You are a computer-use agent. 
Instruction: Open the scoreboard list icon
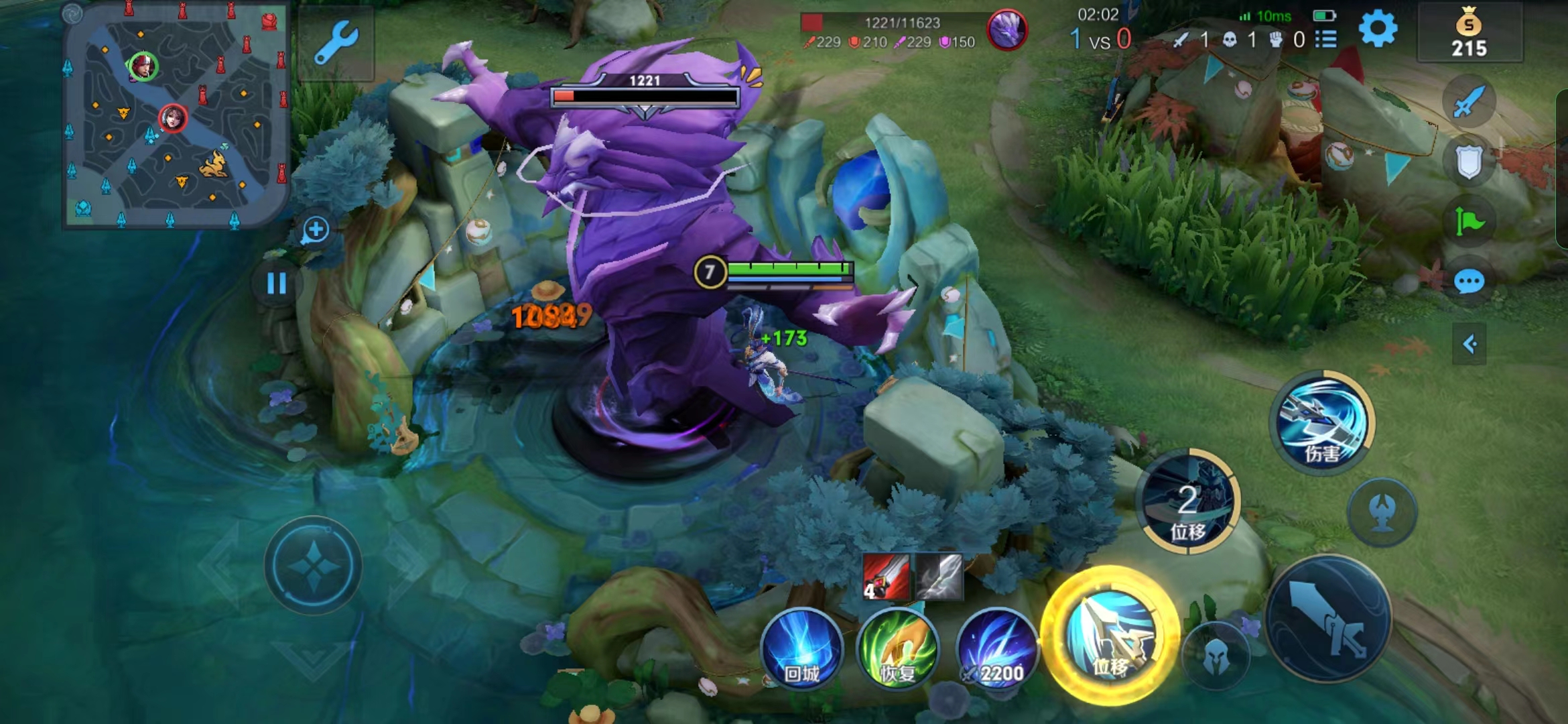1325,40
